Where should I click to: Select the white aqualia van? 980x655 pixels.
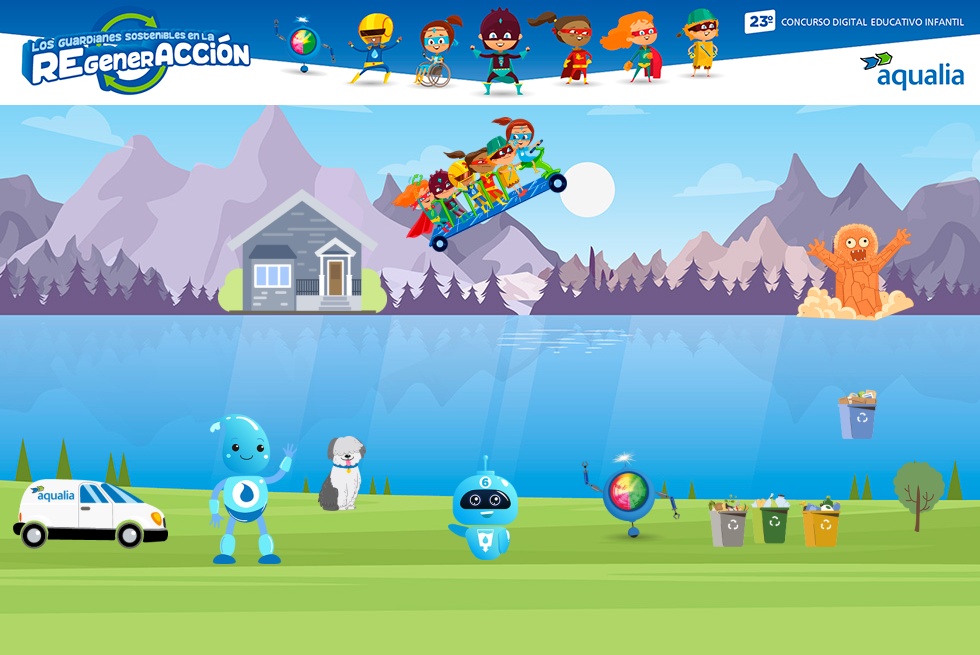(90, 513)
